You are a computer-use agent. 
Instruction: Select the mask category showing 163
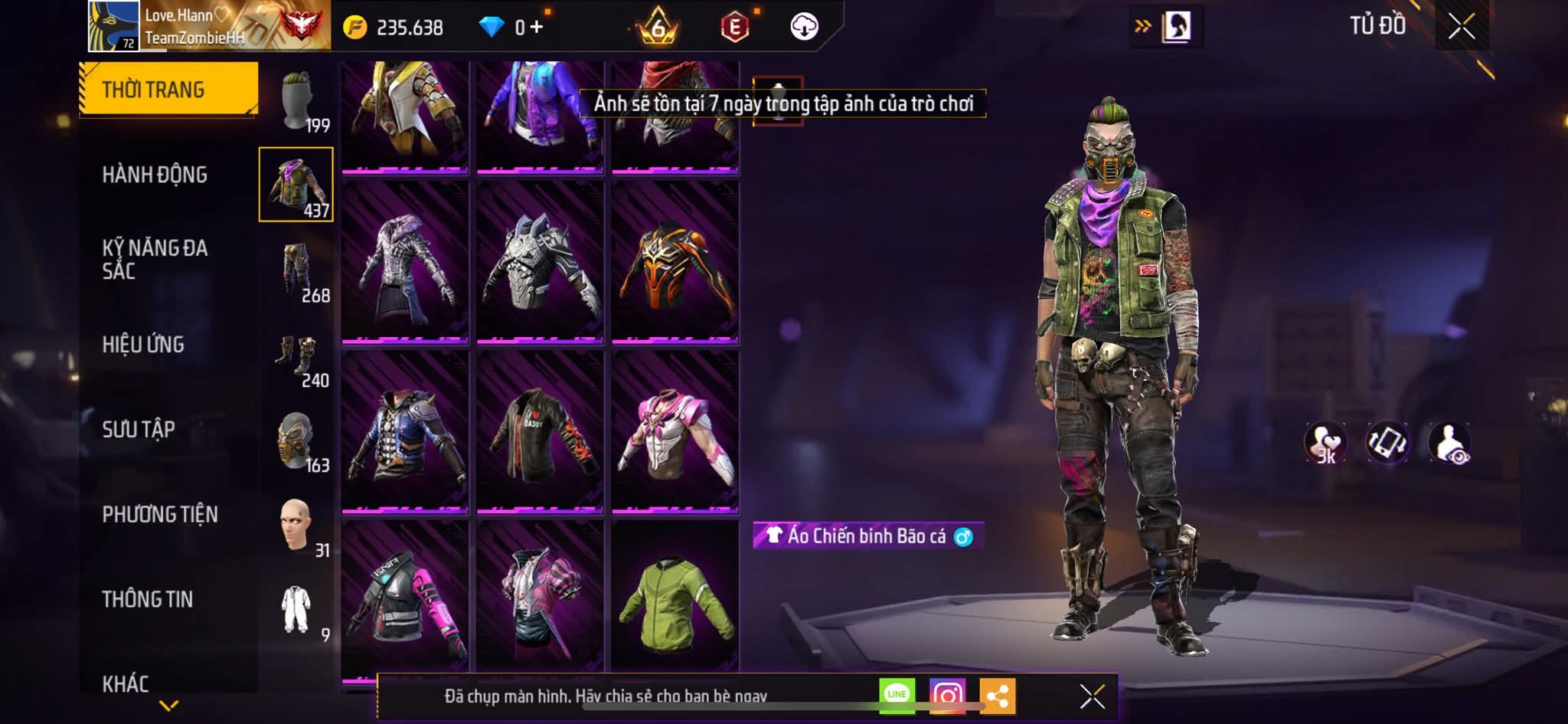pos(297,441)
